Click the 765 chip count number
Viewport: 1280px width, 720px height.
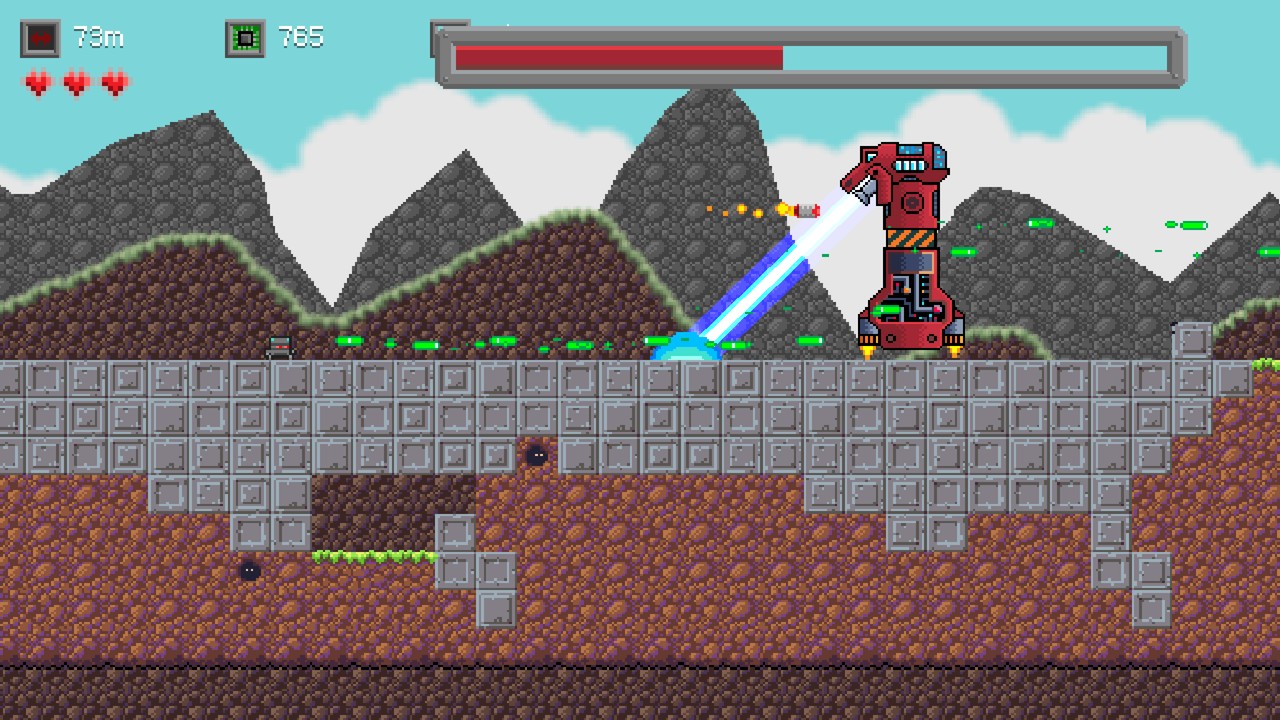(x=300, y=37)
